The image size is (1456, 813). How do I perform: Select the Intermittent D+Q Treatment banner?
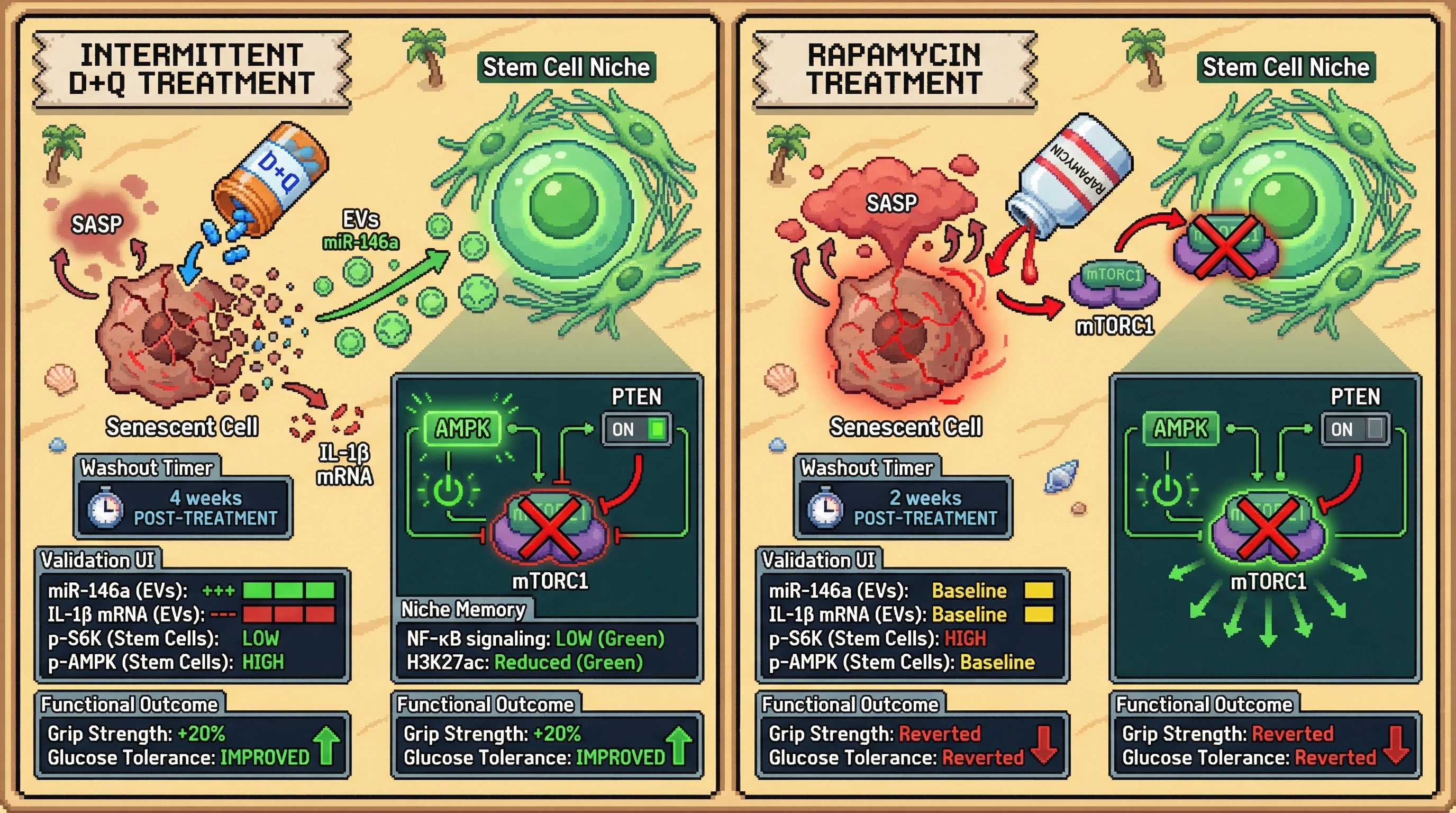[192, 69]
